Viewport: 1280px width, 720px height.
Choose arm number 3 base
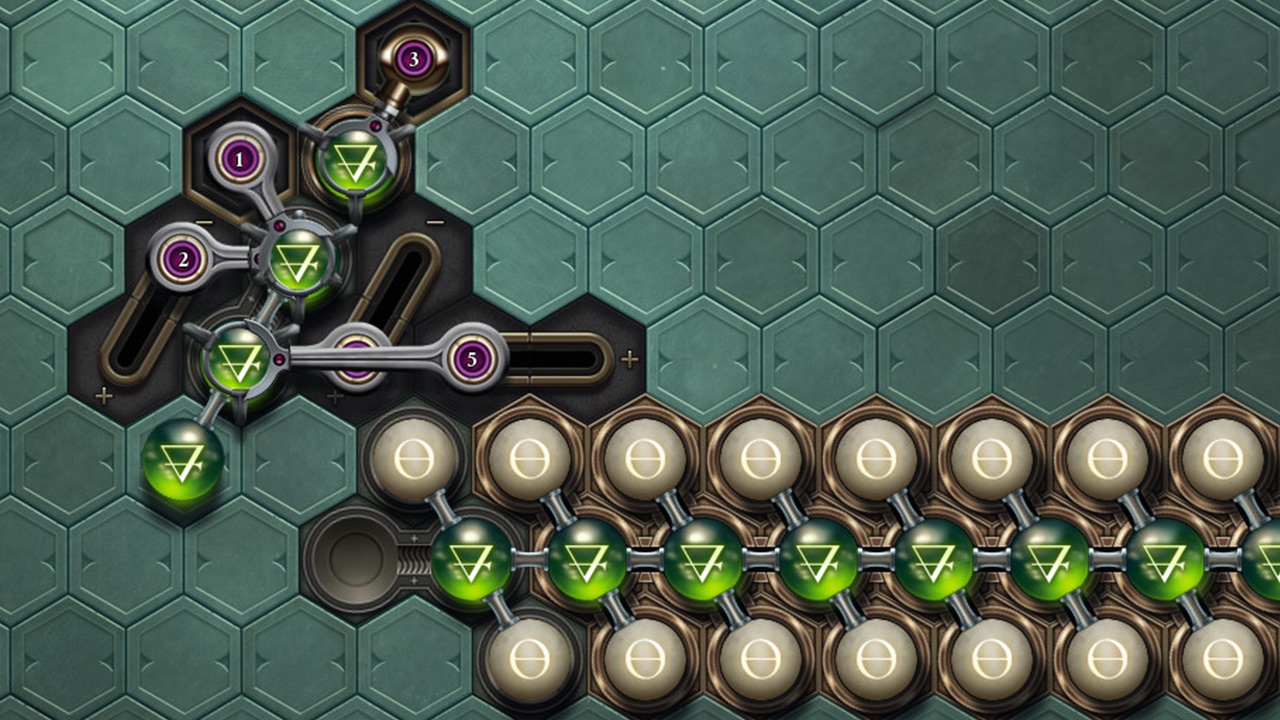pyautogui.click(x=413, y=59)
